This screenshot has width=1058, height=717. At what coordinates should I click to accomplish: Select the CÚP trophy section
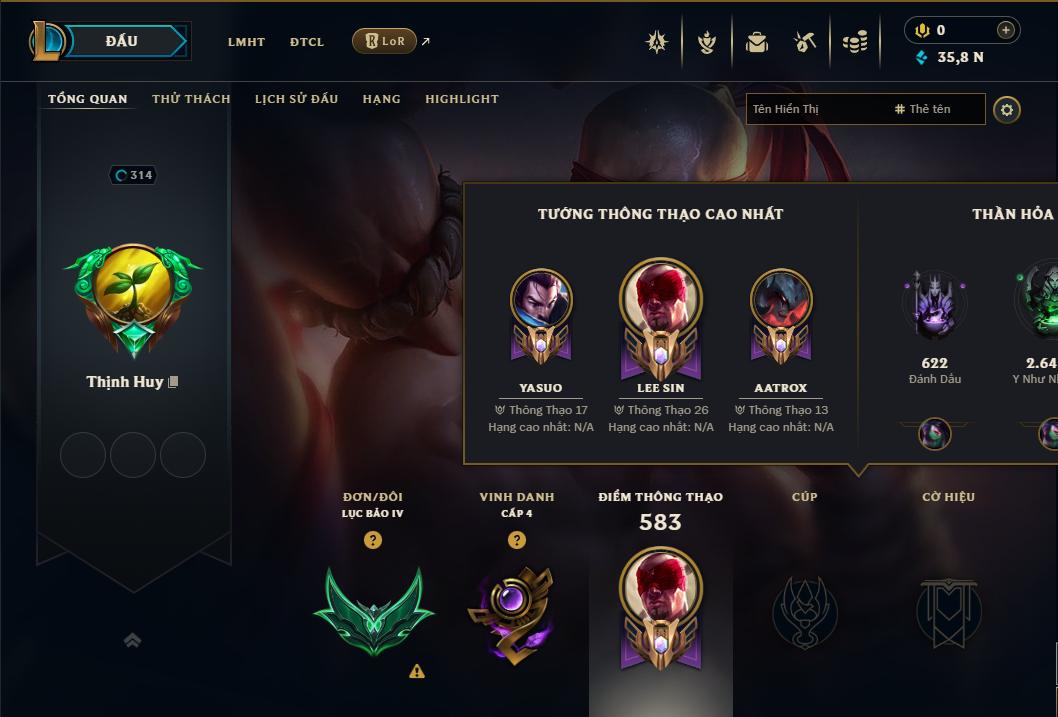click(x=804, y=610)
